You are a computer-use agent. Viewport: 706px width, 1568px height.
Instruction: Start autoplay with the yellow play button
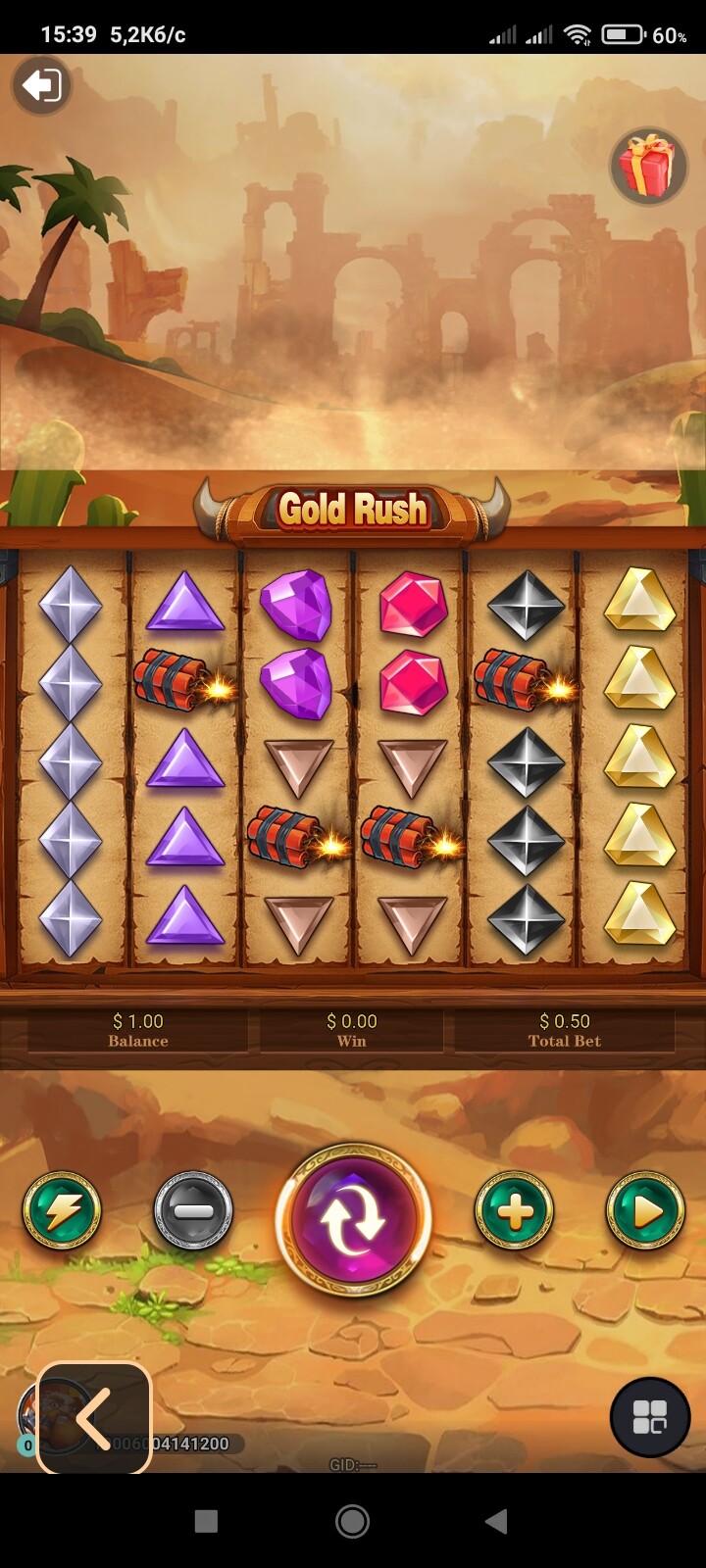pyautogui.click(x=645, y=1211)
